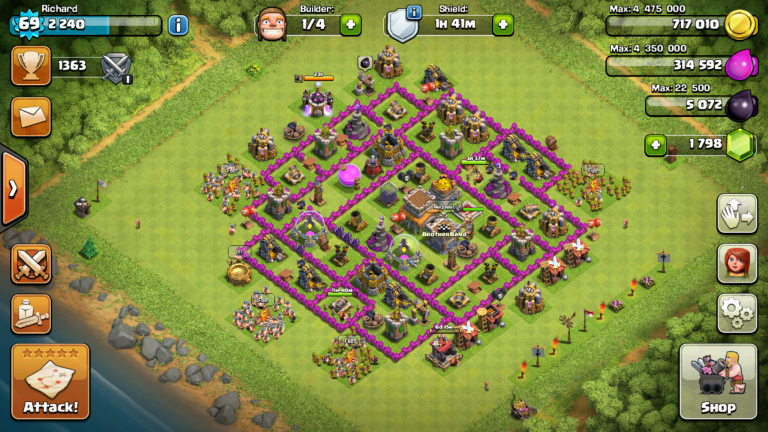Open player info next to the trophy bar
The height and width of the screenshot is (432, 768).
coord(178,25)
